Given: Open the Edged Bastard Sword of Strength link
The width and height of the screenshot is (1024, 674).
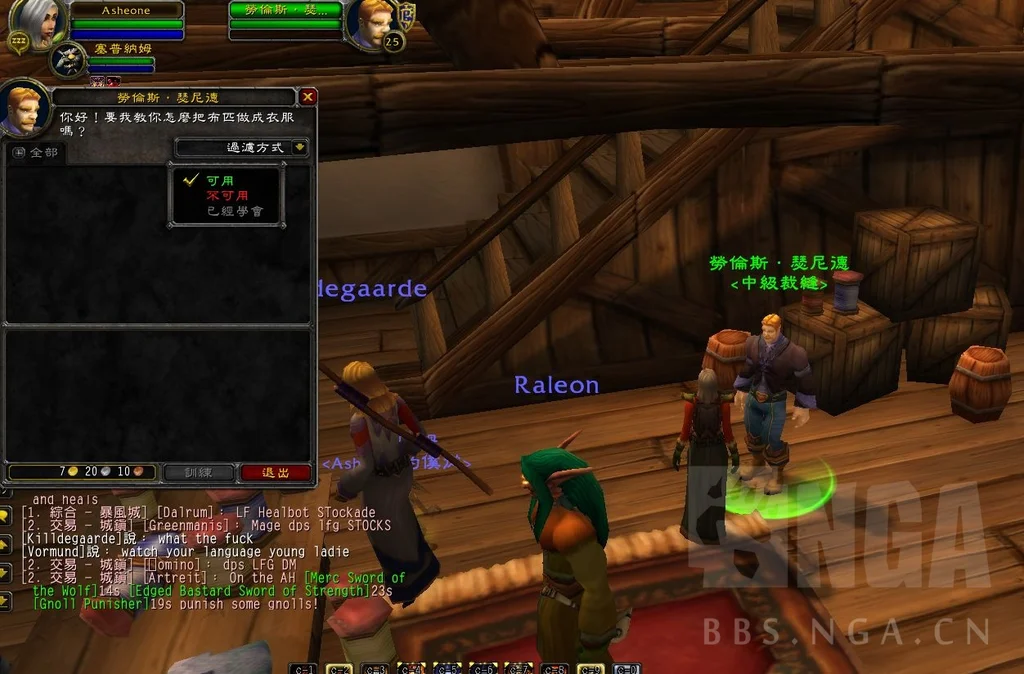Looking at the screenshot, I should 248,591.
